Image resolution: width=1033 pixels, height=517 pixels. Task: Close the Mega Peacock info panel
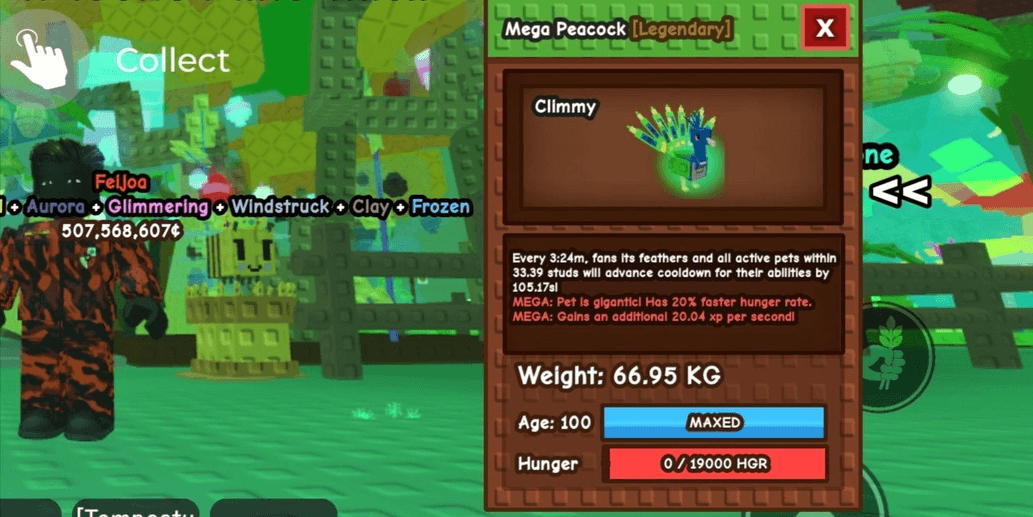tap(825, 29)
